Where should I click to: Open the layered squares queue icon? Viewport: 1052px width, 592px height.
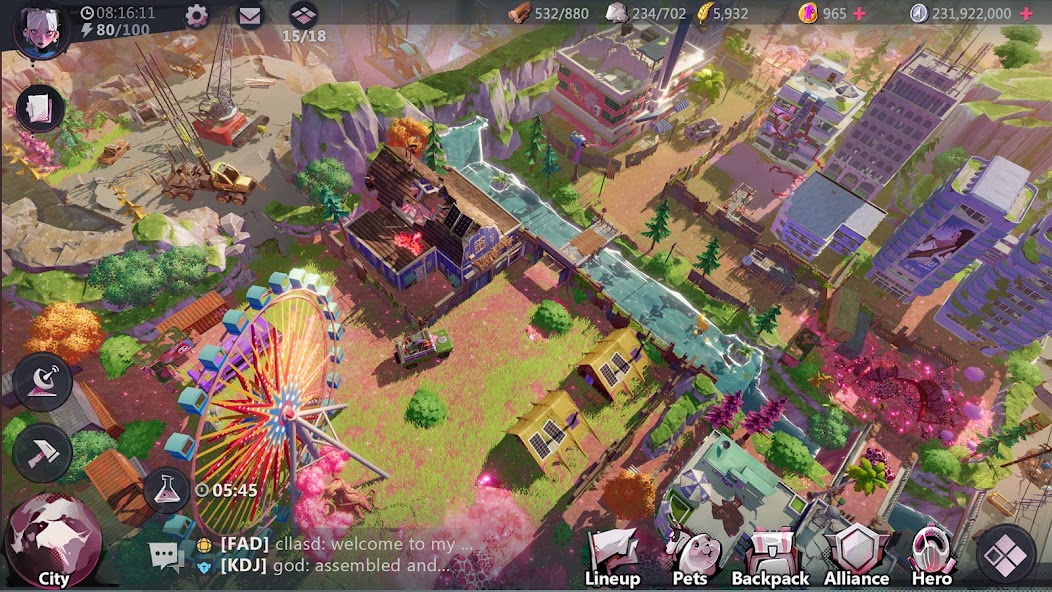click(303, 15)
